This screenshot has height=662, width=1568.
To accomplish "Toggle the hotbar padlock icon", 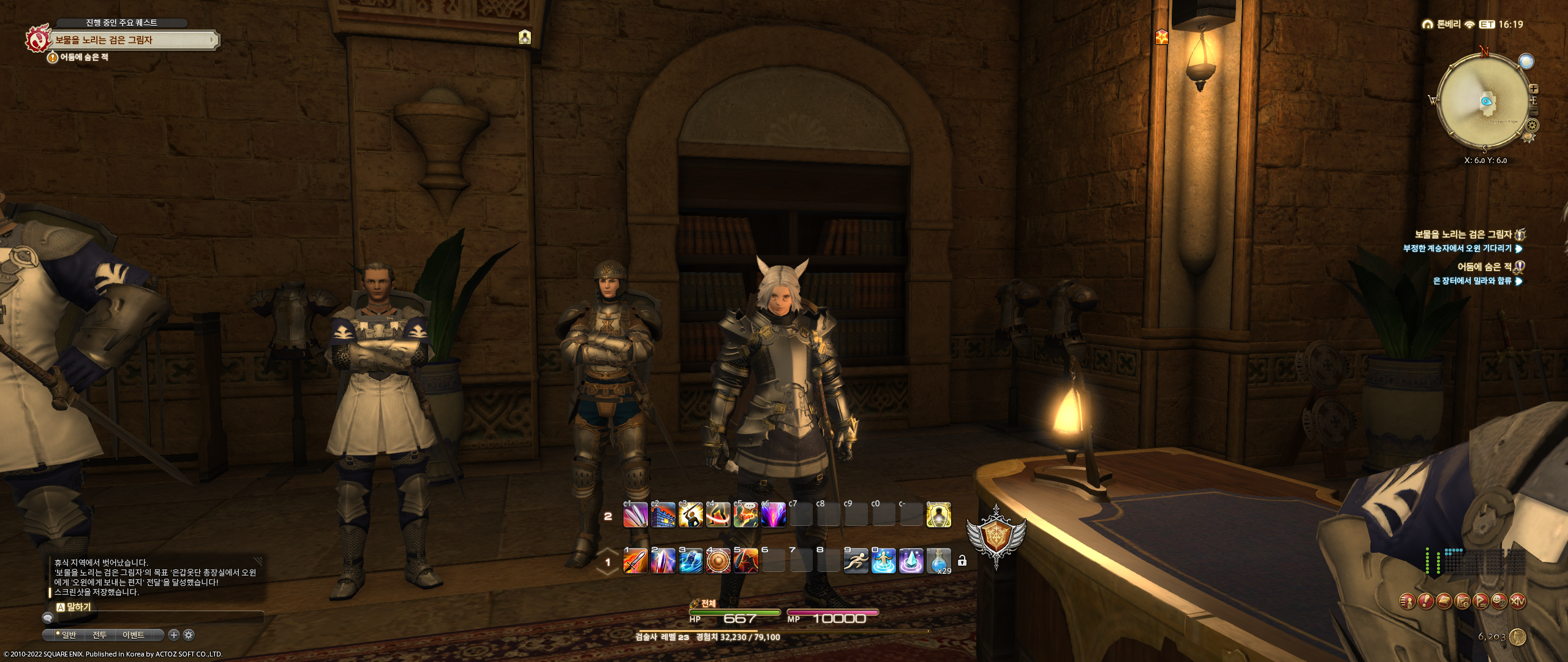I will 962,561.
